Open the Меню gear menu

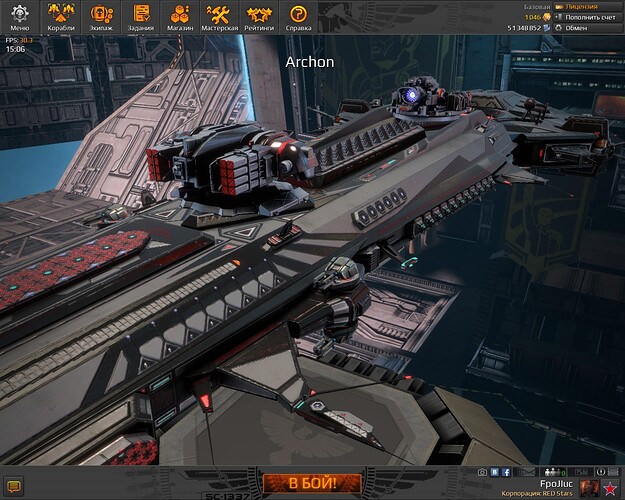tap(20, 16)
